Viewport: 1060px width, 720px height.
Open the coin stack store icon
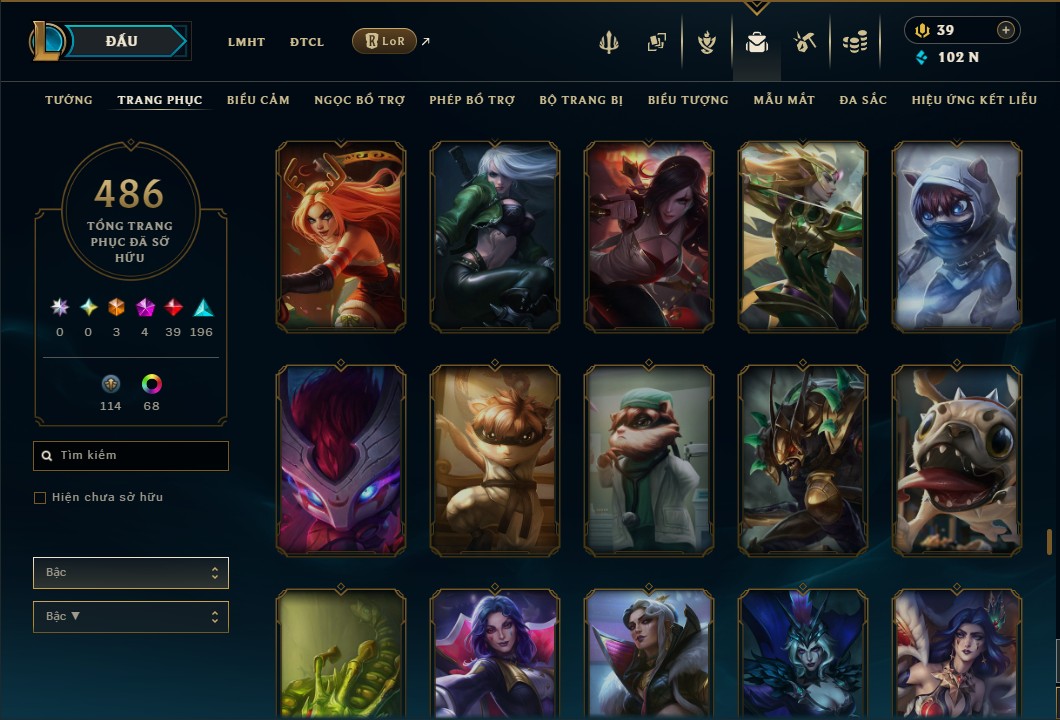pyautogui.click(x=854, y=42)
